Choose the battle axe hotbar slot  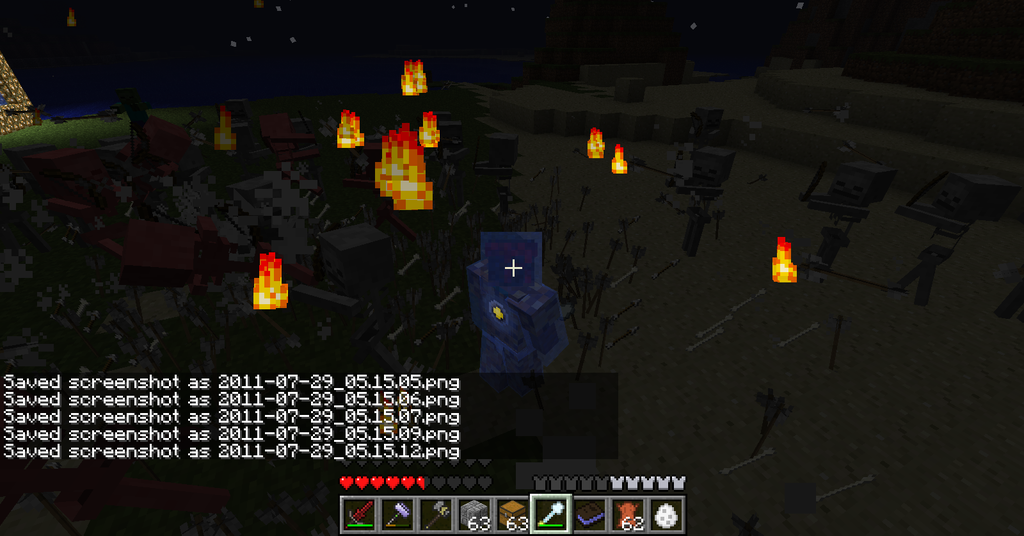coord(436,515)
